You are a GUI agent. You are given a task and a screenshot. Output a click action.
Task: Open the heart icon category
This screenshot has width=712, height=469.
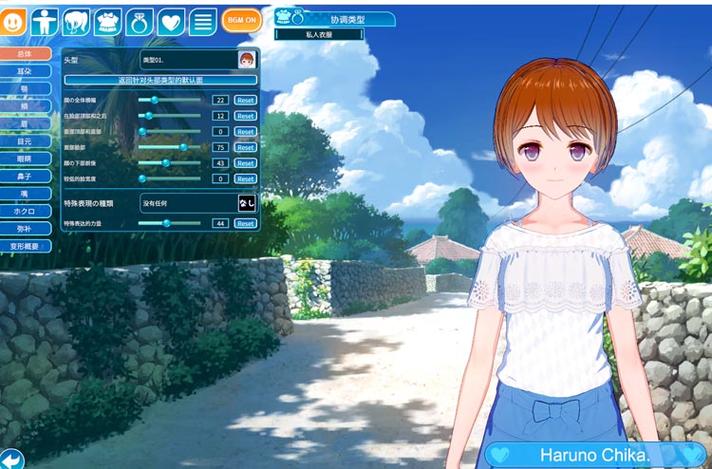[x=171, y=20]
